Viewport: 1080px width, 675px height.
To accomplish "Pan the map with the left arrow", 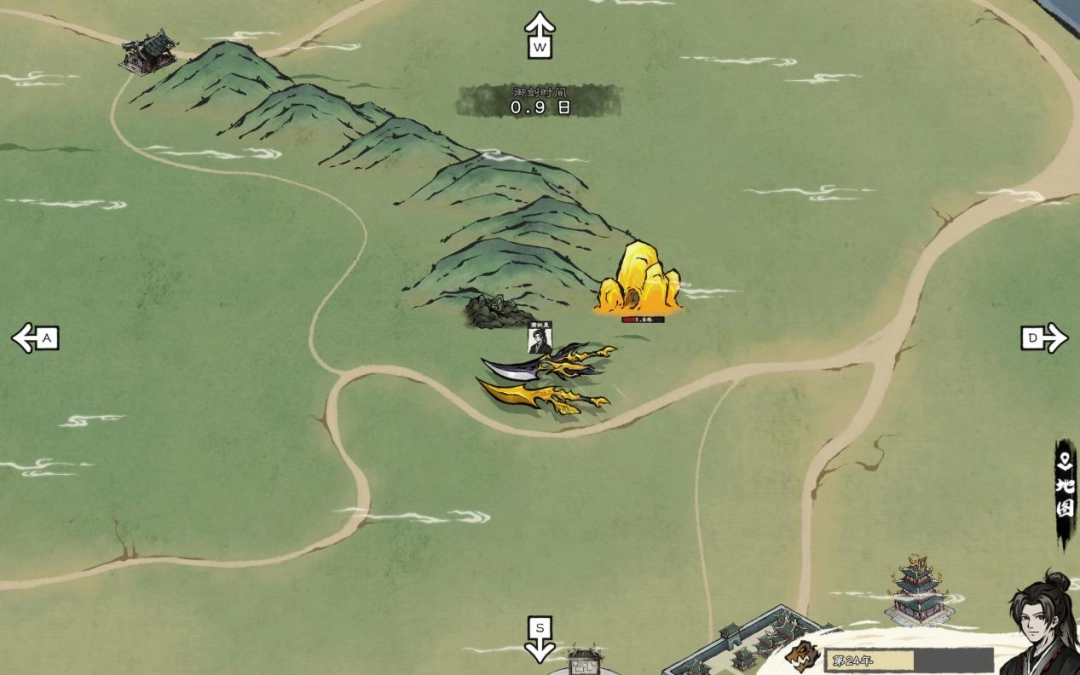I will (x=35, y=338).
